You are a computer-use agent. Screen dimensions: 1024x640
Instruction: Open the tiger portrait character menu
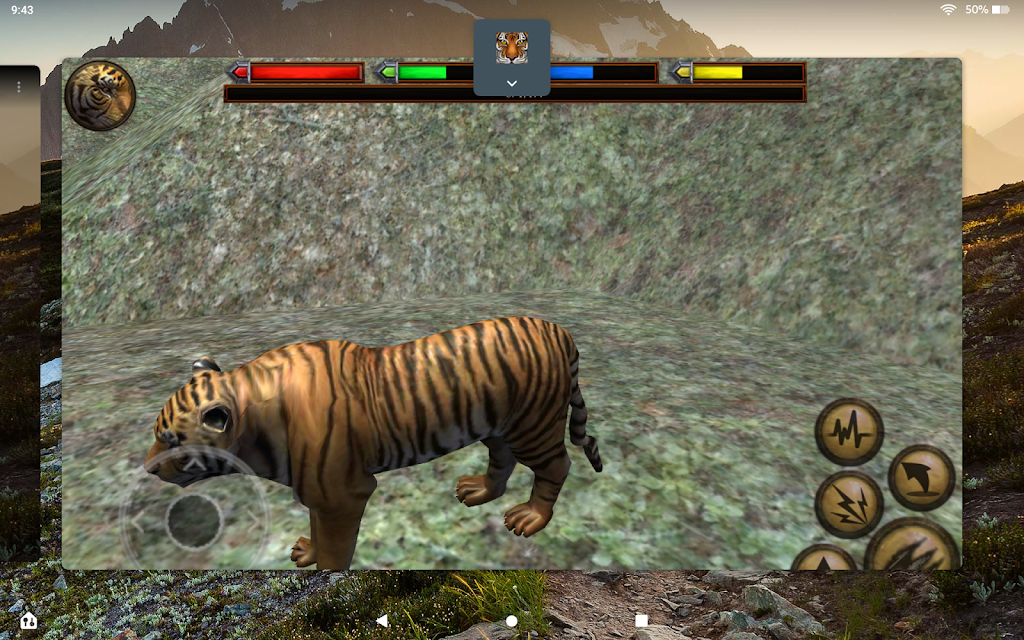(100, 96)
